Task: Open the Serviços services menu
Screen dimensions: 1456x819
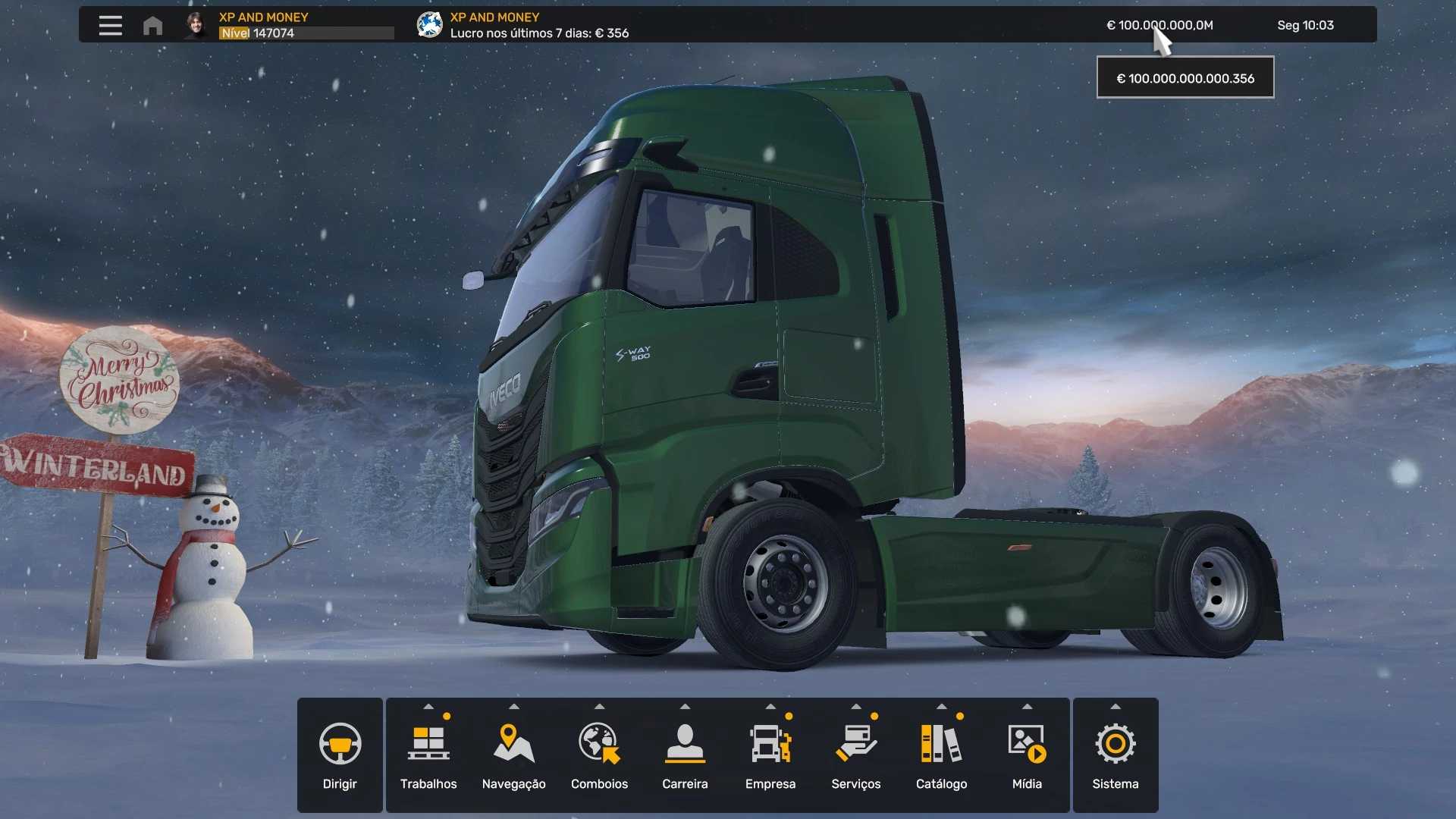Action: coord(855,755)
